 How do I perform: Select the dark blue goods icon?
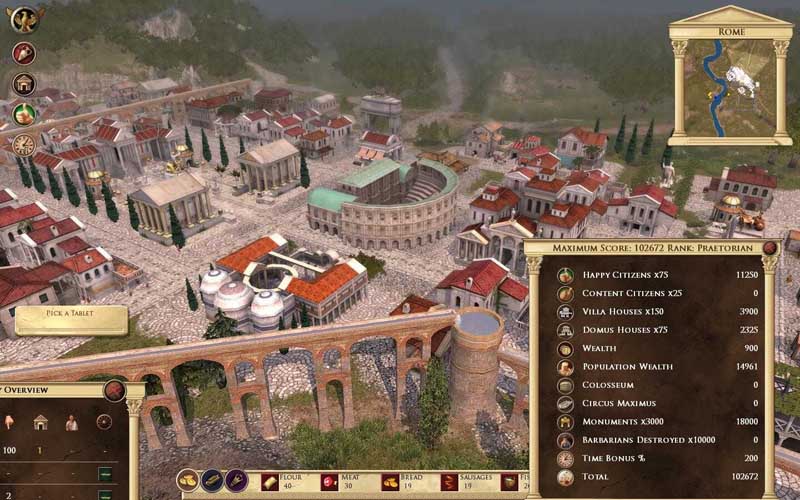point(212,480)
